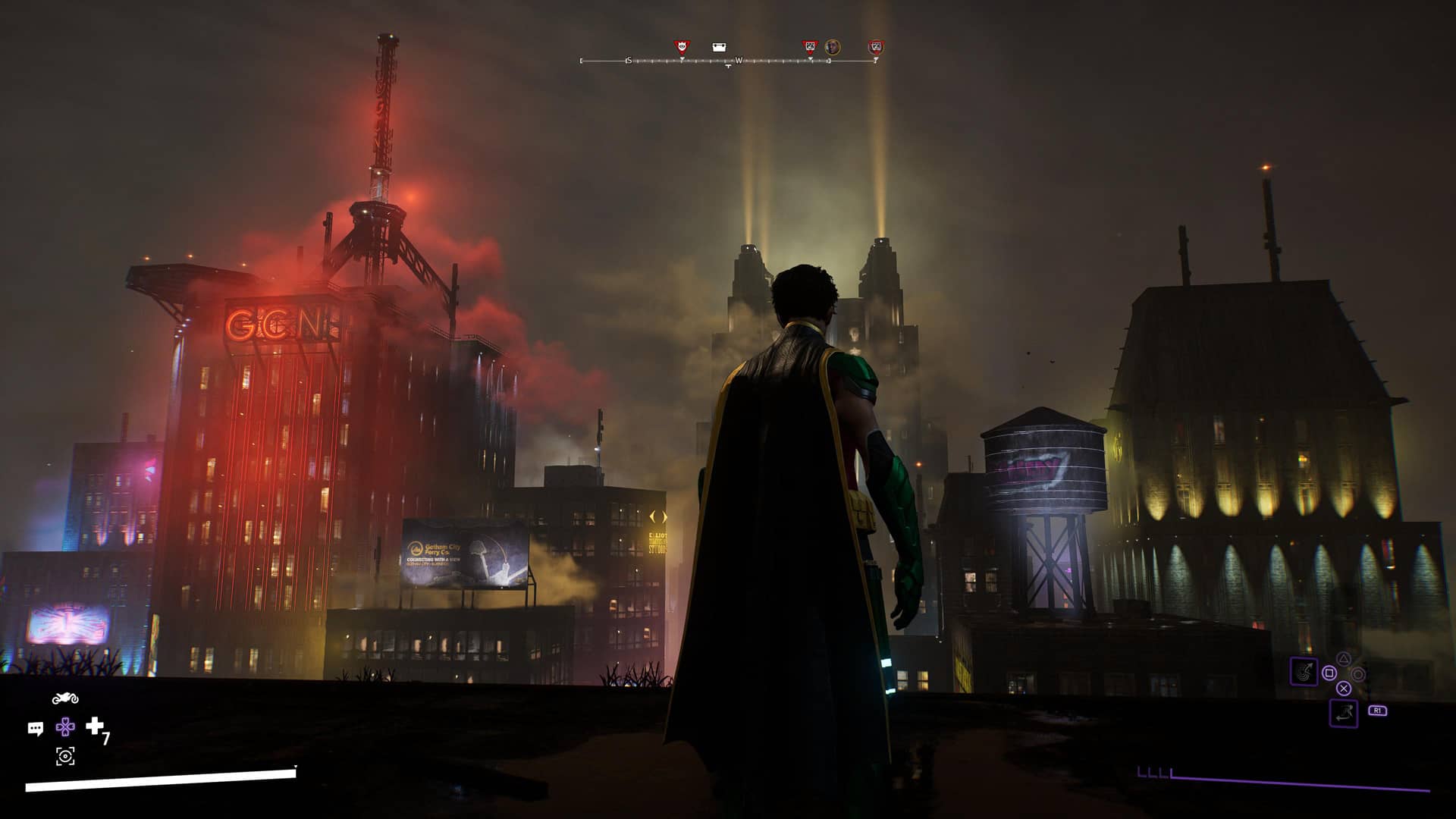Click the Circle button prompt
This screenshot has width=1456, height=819.
point(1359,673)
